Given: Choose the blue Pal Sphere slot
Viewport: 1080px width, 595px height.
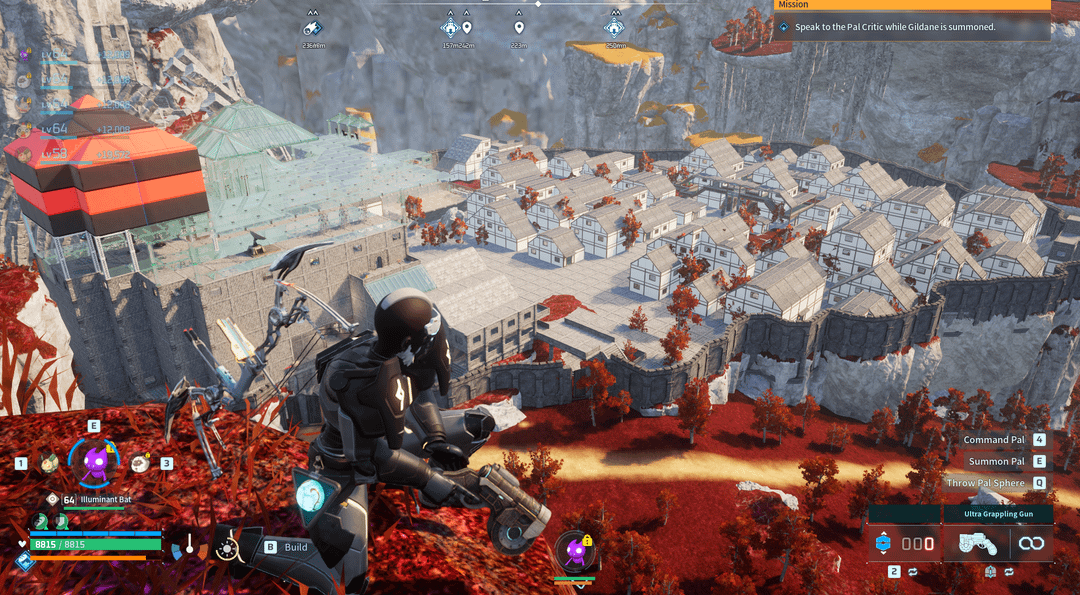Looking at the screenshot, I should tap(883, 544).
